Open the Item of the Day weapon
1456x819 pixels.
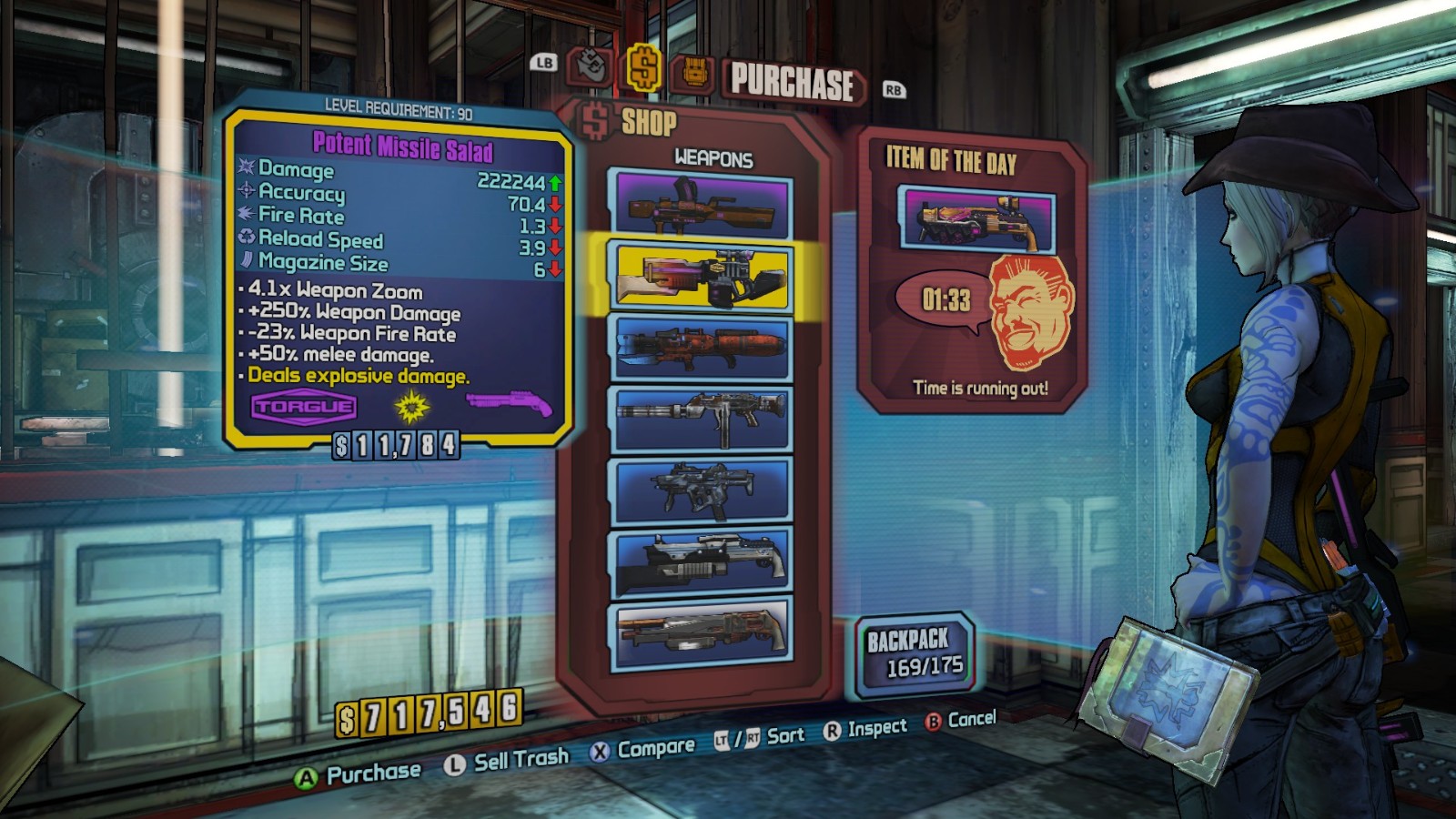976,219
